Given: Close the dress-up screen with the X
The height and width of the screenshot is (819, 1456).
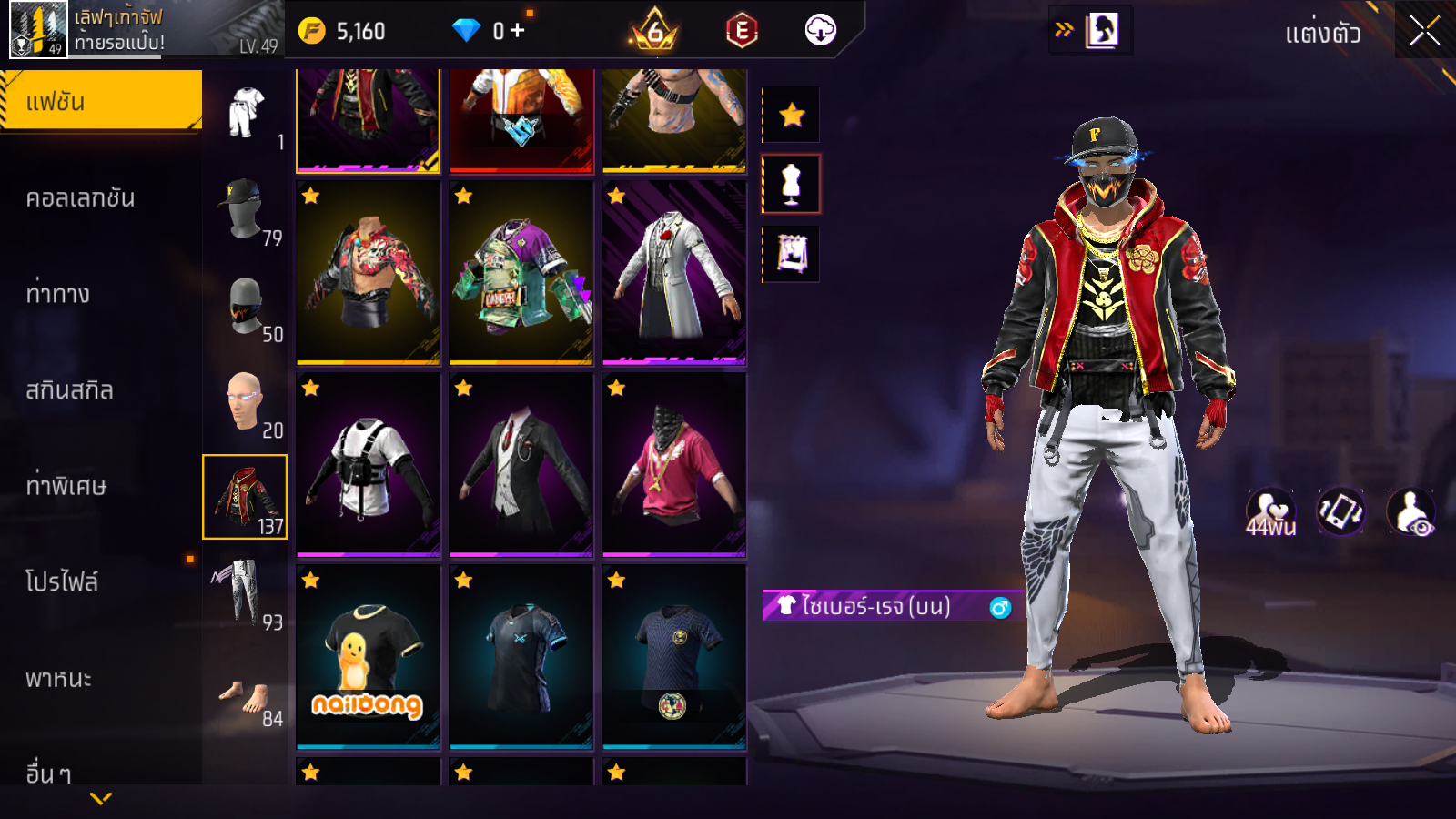Looking at the screenshot, I should pyautogui.click(x=1424, y=31).
